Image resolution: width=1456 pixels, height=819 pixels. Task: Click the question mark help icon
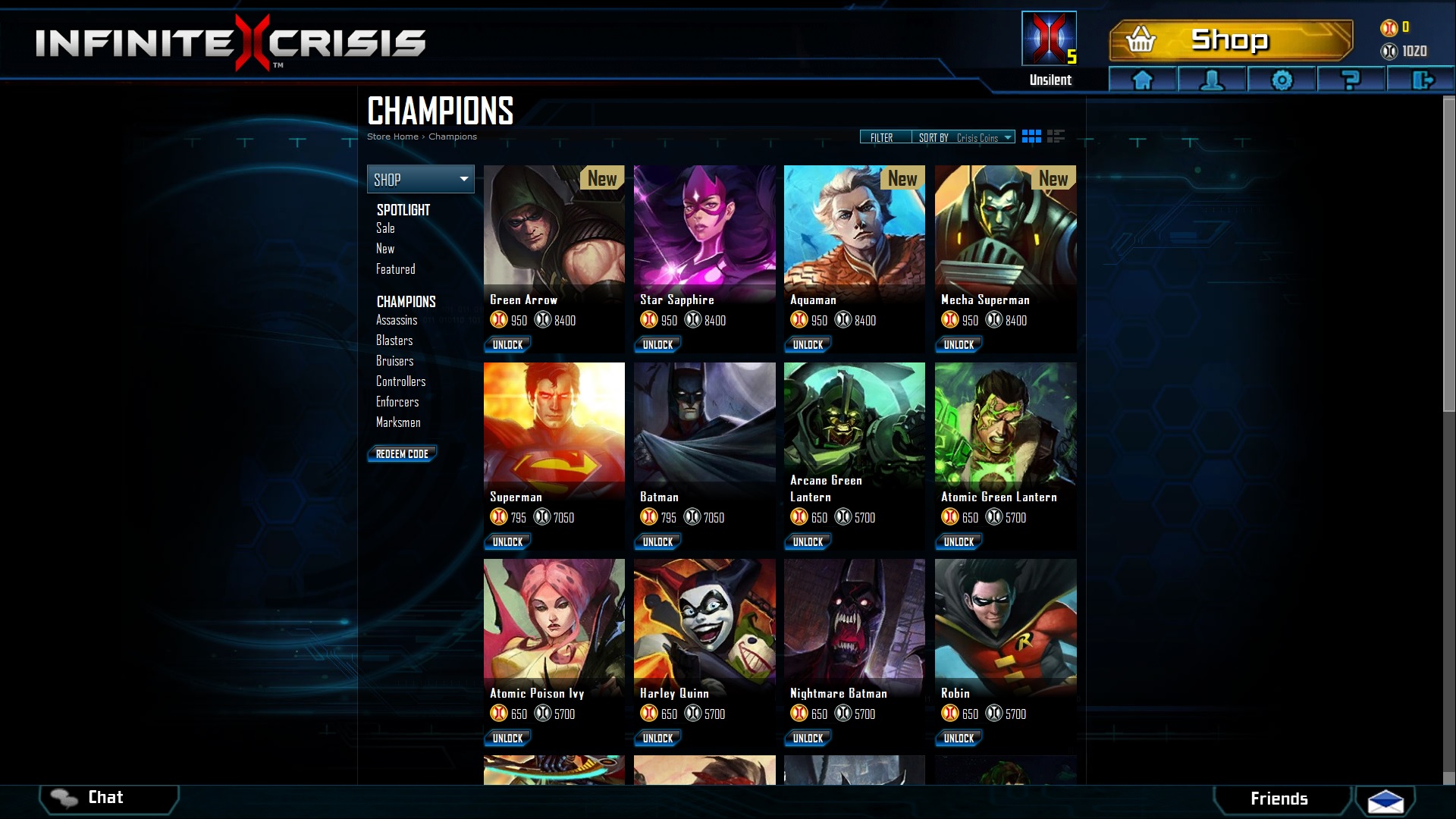(x=1351, y=80)
